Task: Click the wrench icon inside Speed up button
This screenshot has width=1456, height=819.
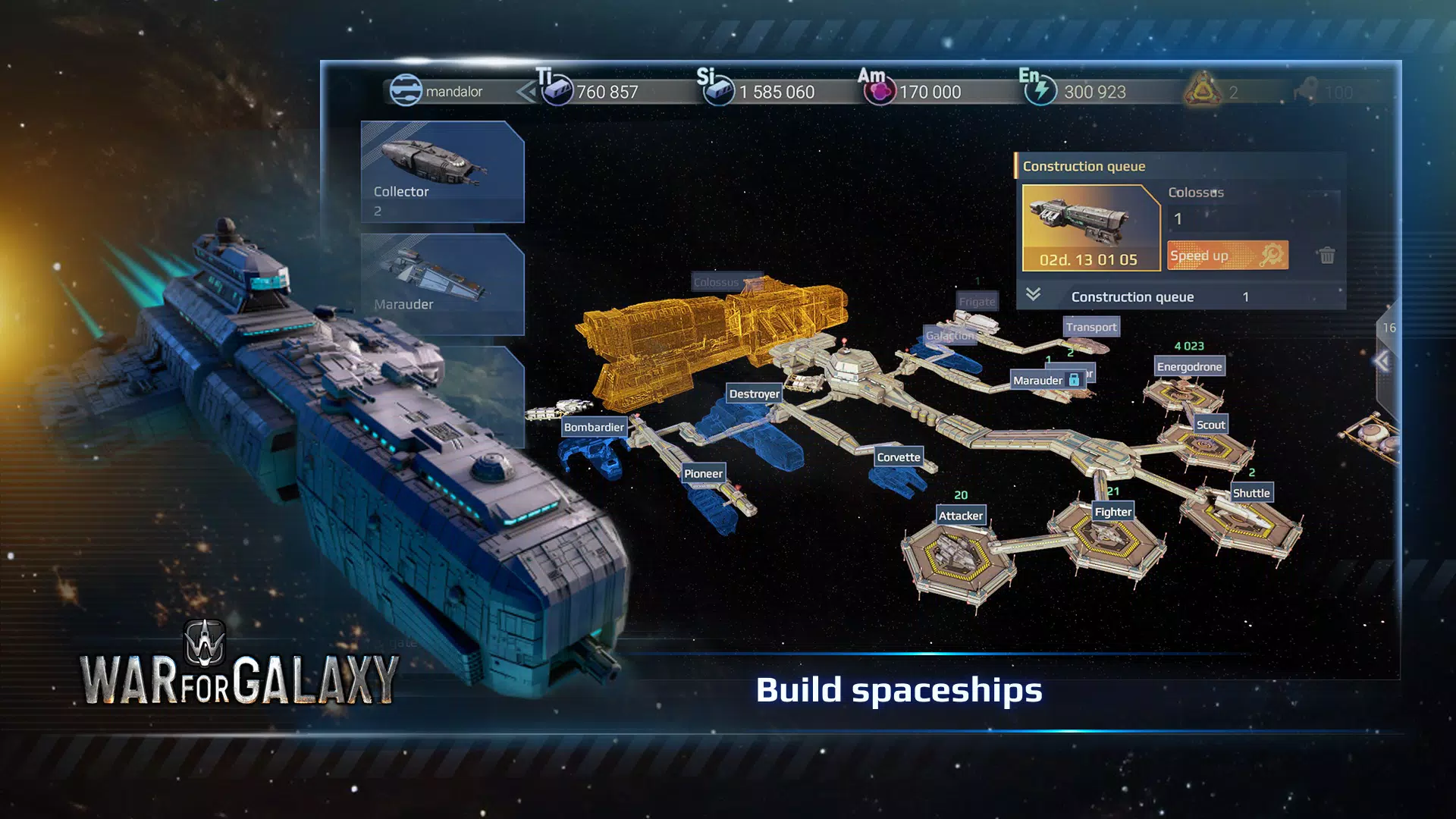Action: click(1271, 256)
